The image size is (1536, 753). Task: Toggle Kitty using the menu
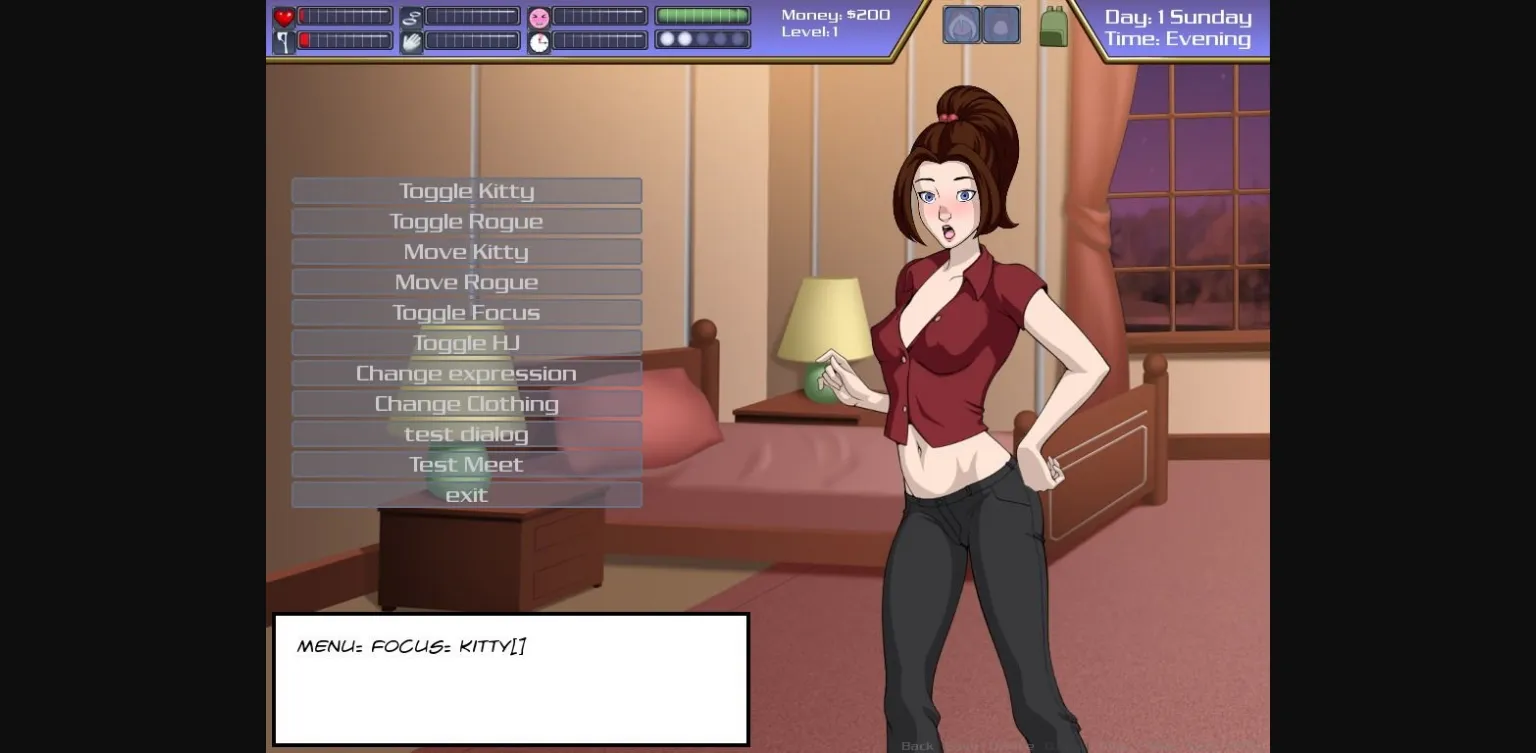(x=466, y=190)
